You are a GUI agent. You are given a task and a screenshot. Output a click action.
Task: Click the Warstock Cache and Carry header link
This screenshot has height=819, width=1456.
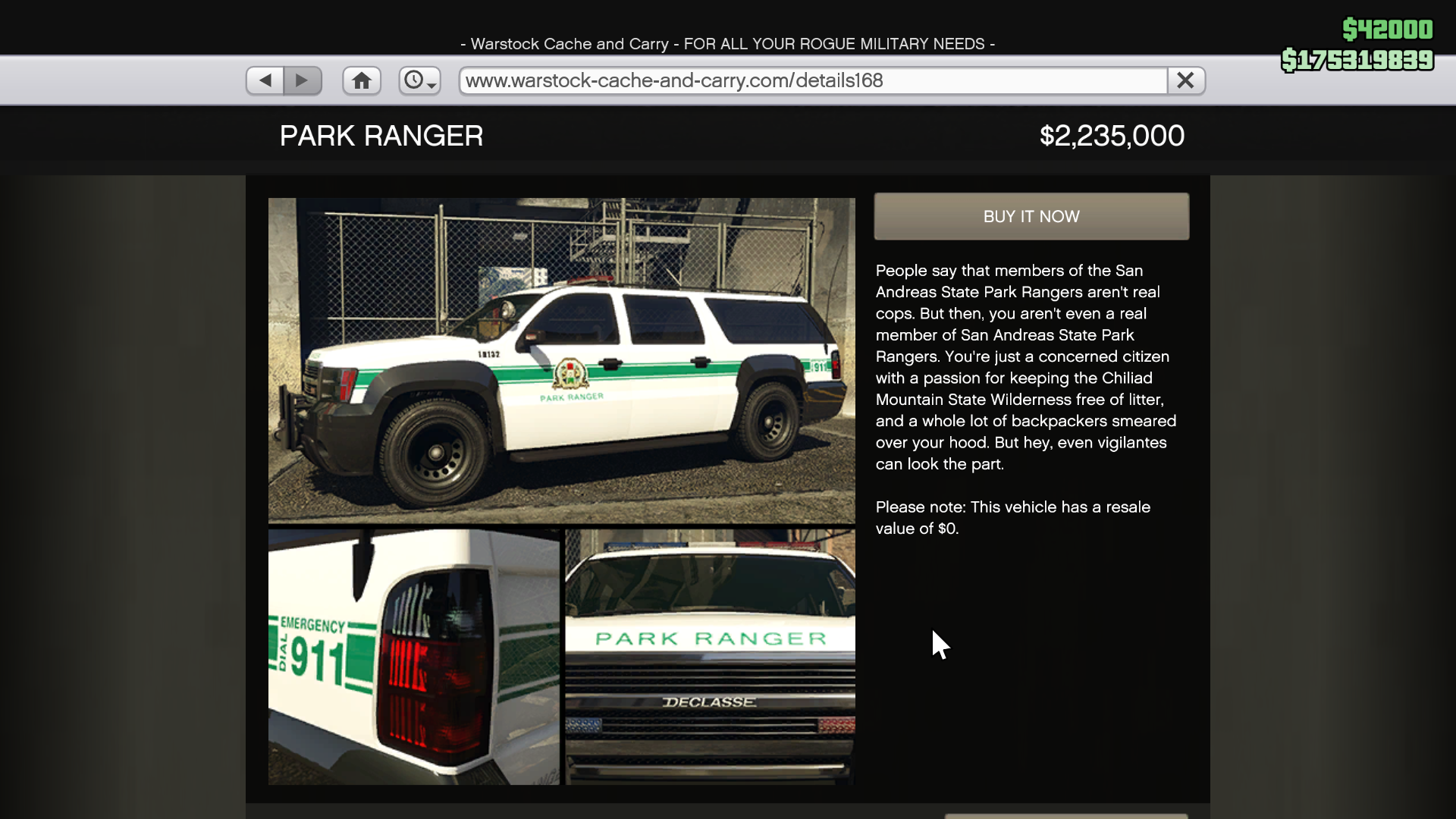727,44
